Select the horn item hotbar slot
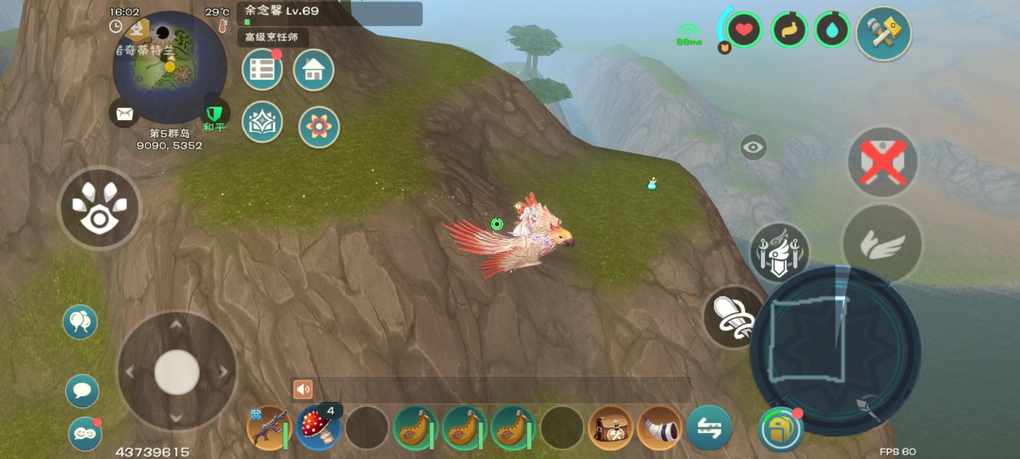The width and height of the screenshot is (1020, 459). (x=660, y=428)
